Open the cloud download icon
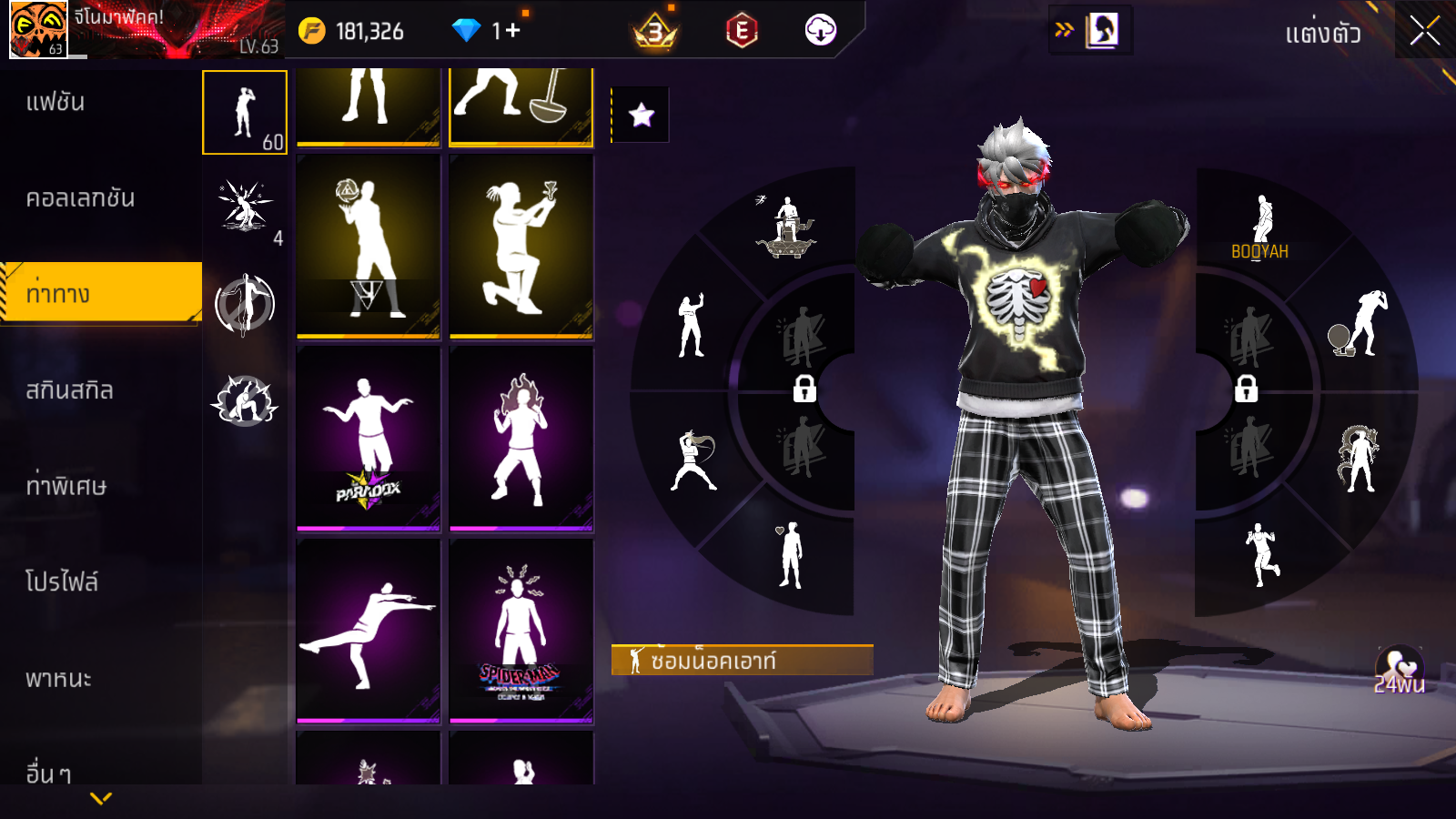The height and width of the screenshot is (819, 1456). coord(820,31)
